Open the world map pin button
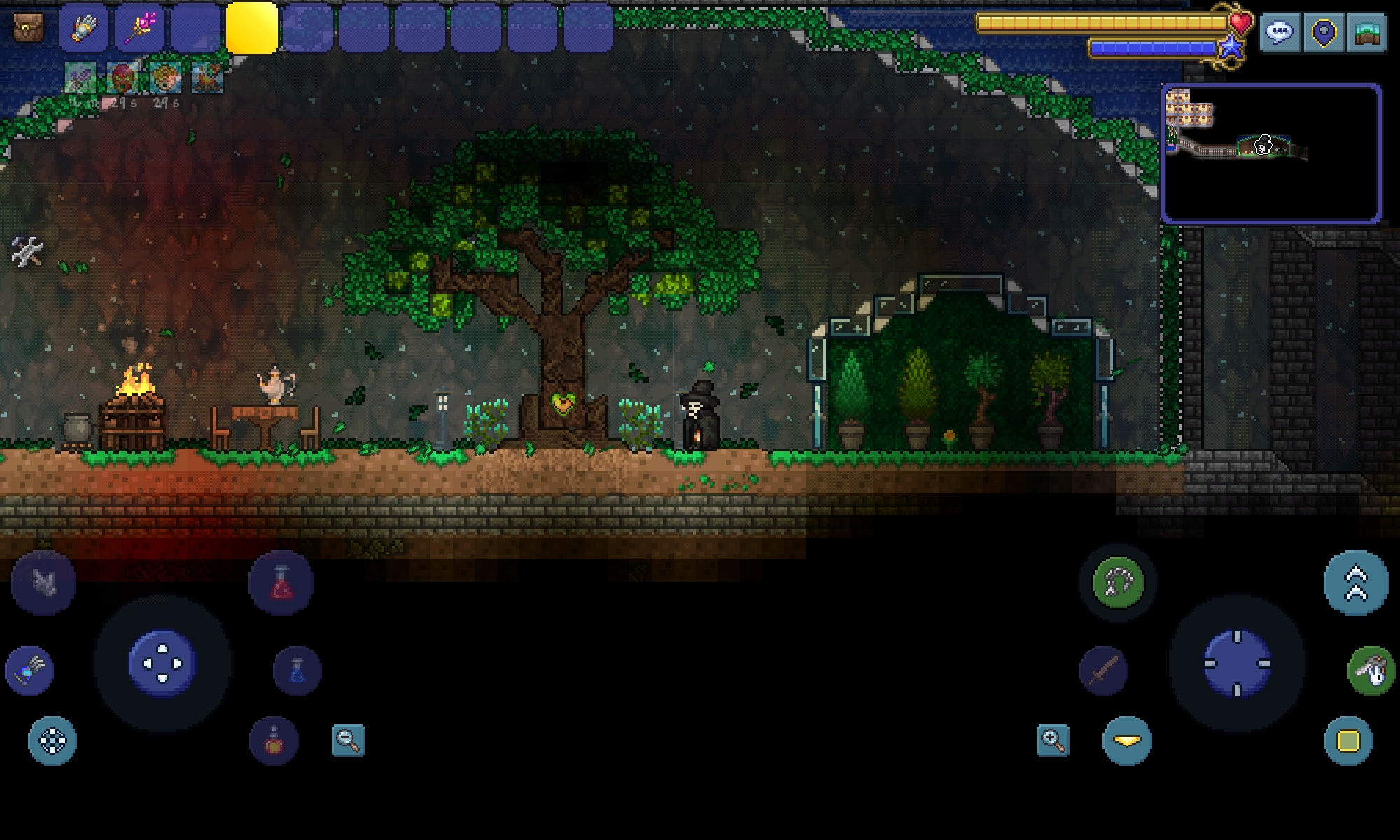This screenshot has height=840, width=1400. [x=1323, y=32]
